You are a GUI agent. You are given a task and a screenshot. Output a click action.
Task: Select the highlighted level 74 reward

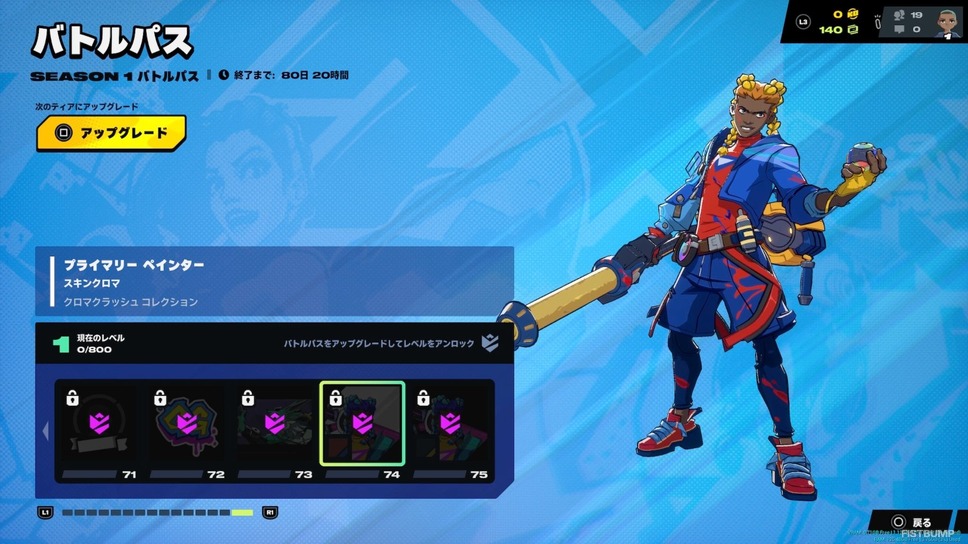[x=362, y=424]
